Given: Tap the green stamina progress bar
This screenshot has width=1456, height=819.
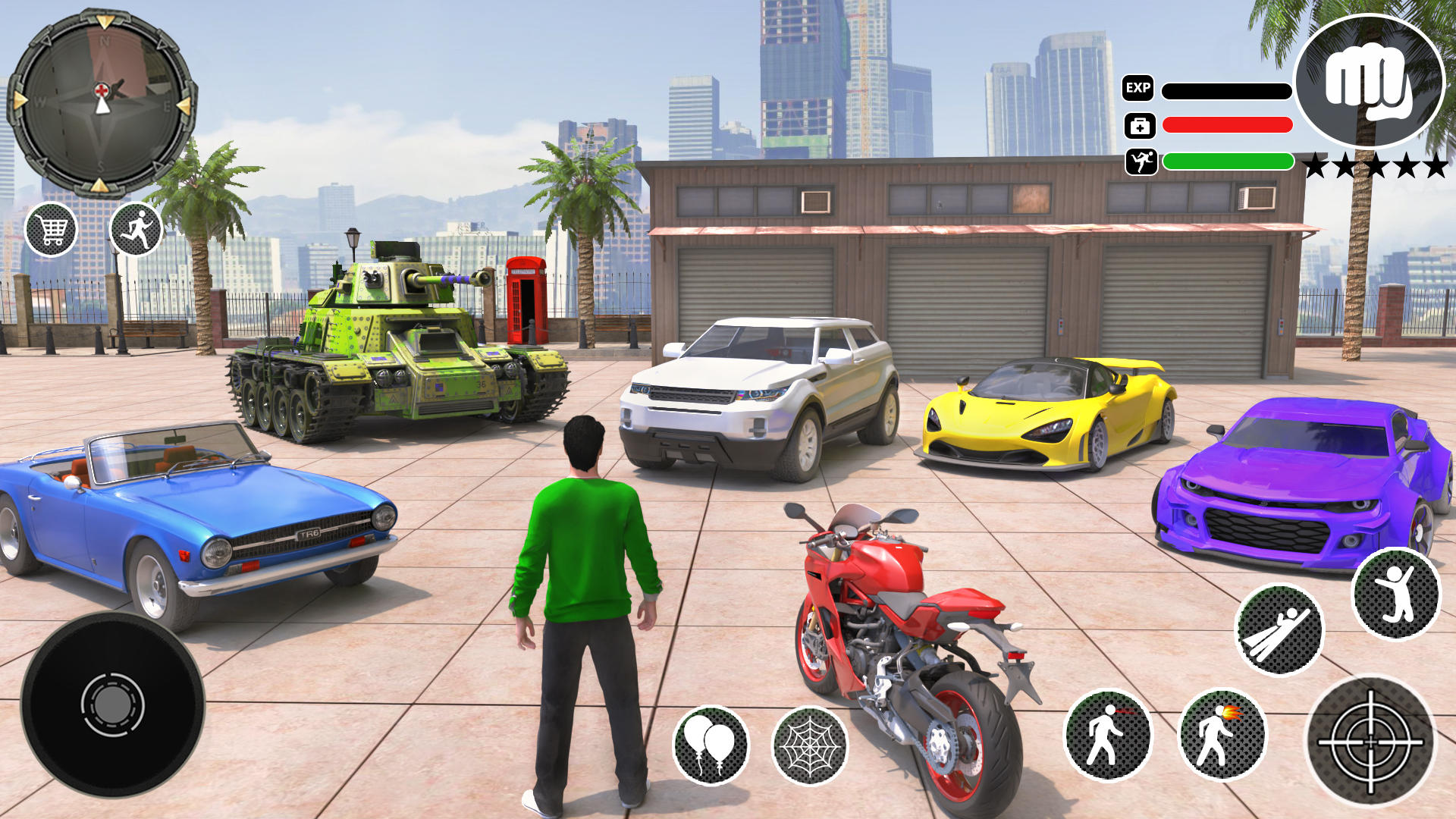Looking at the screenshot, I should (x=1227, y=161).
